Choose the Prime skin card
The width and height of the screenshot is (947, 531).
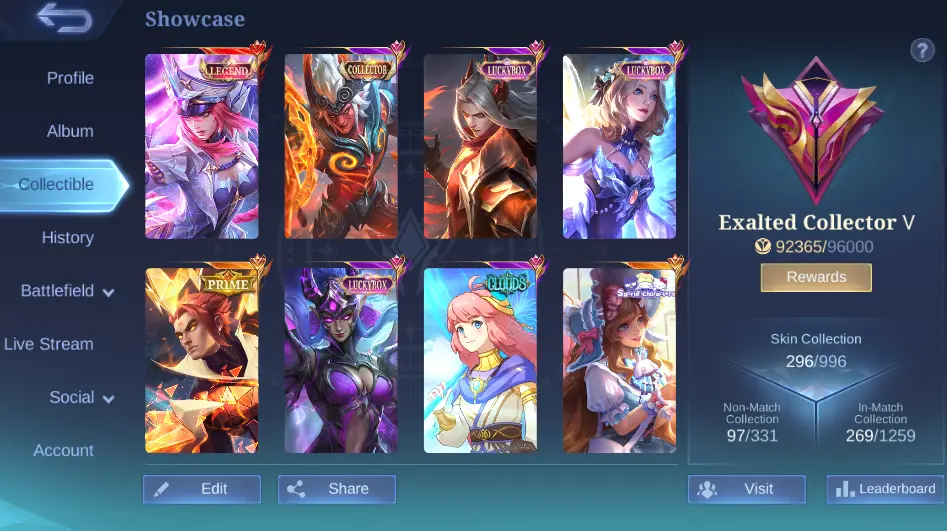tap(202, 360)
